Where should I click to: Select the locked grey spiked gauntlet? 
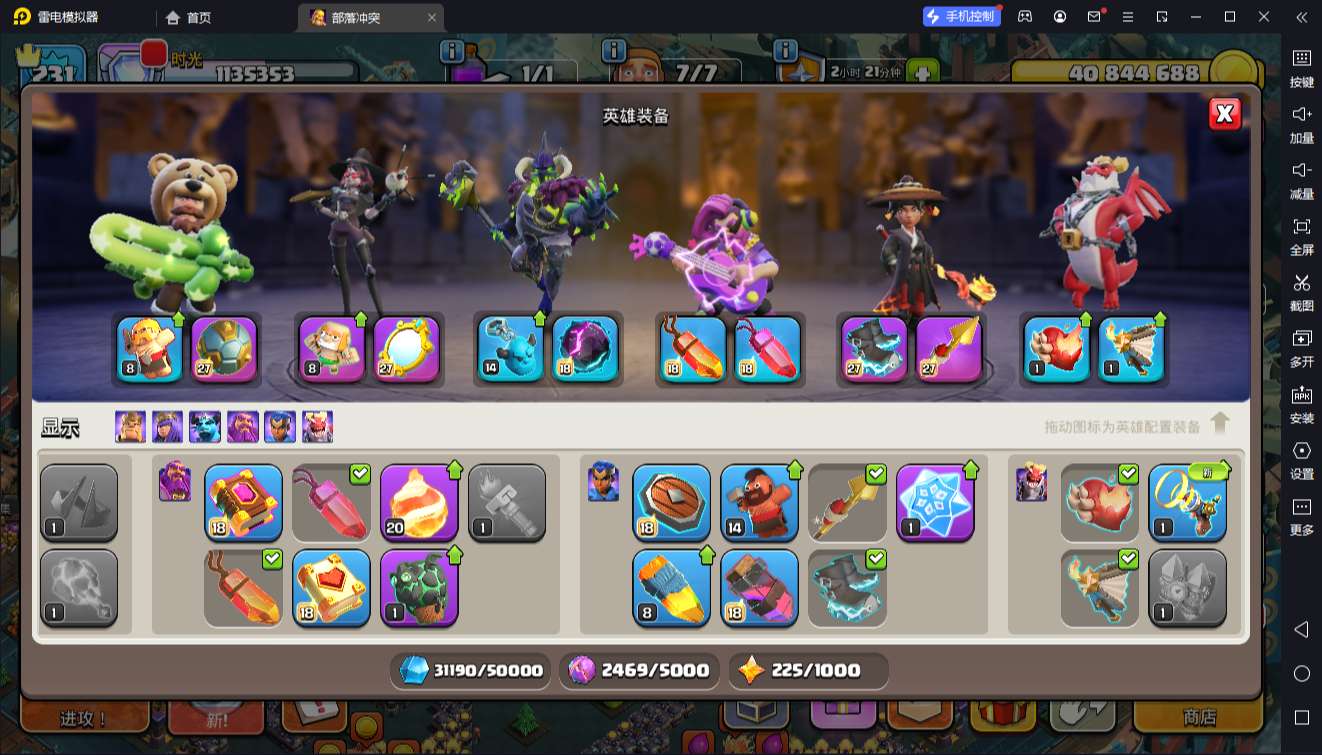pos(79,502)
